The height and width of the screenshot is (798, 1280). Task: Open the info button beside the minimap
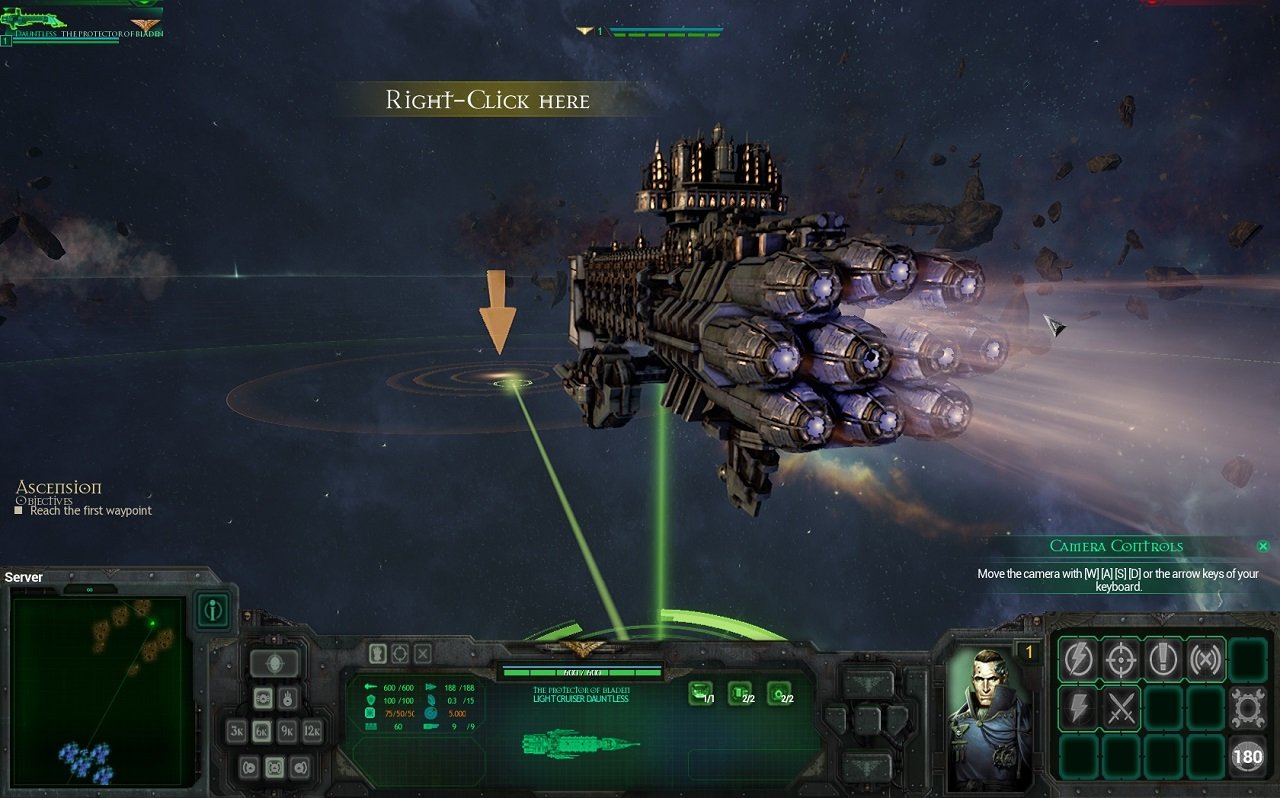[213, 611]
